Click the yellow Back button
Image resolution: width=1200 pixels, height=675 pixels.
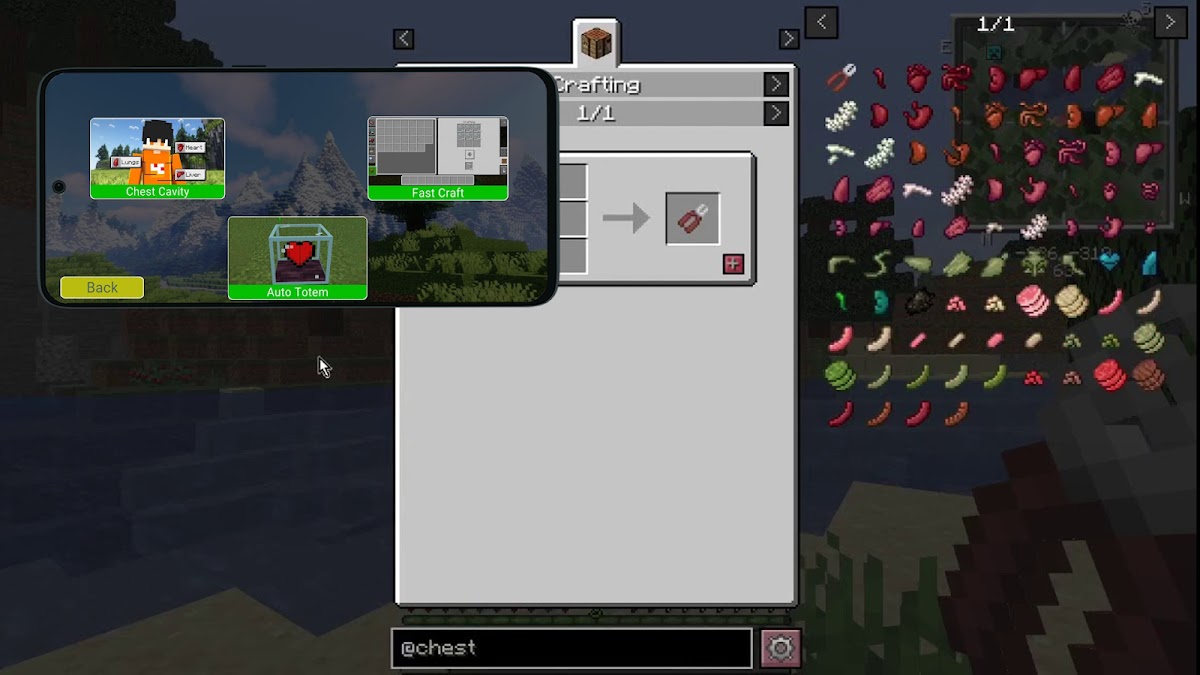[x=102, y=287]
